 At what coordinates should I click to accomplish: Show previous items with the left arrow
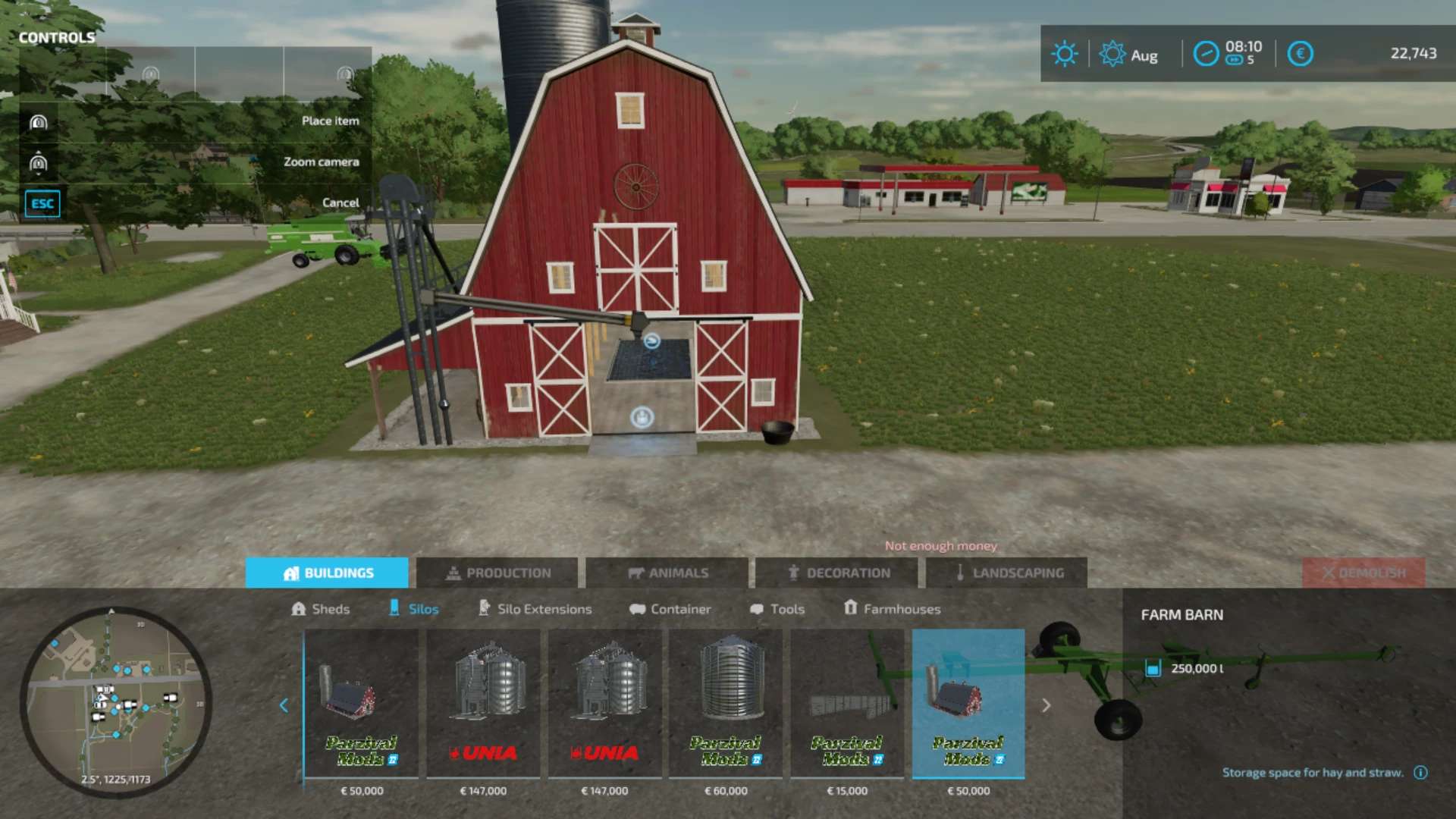pos(284,705)
